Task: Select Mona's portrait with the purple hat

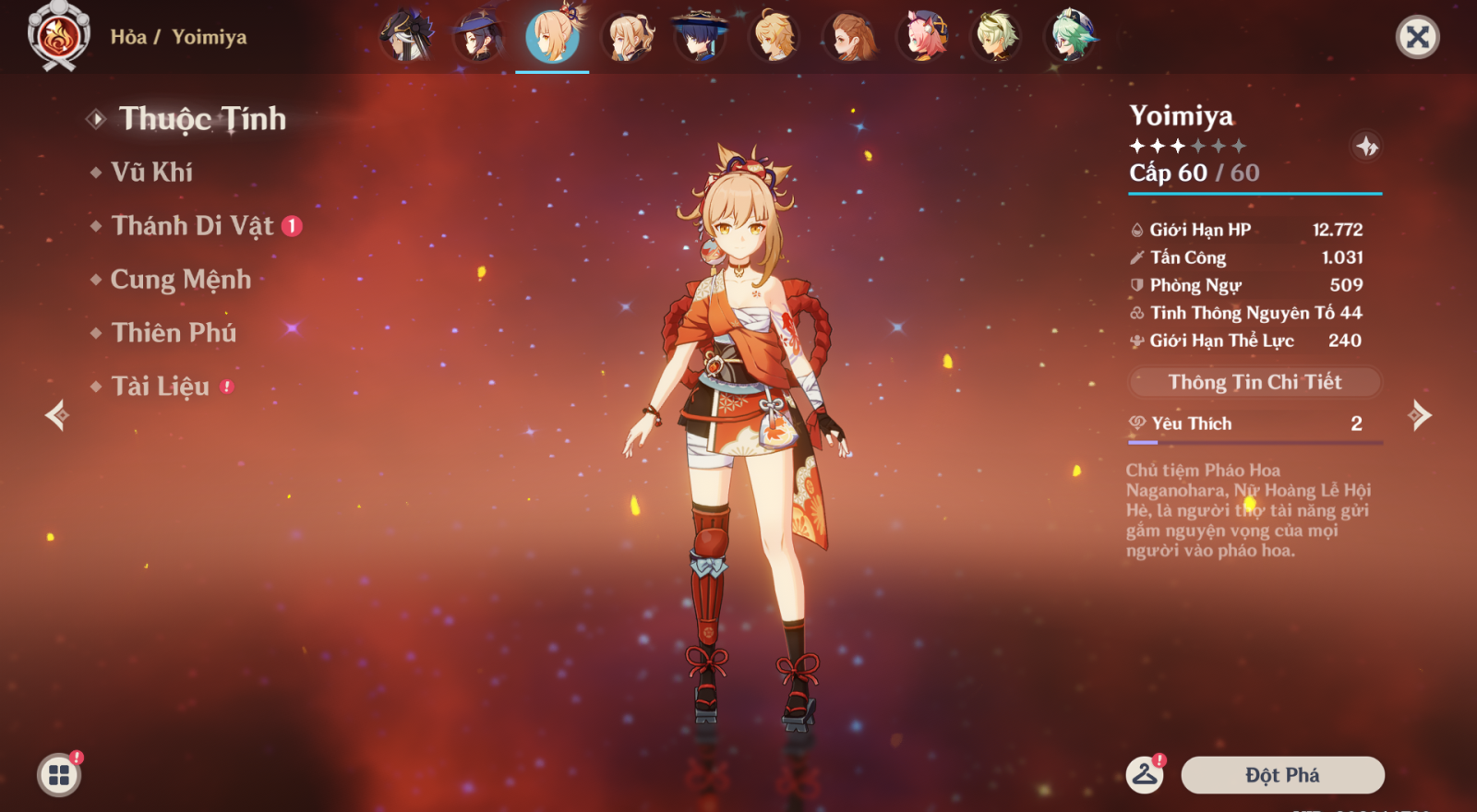Action: tap(478, 37)
